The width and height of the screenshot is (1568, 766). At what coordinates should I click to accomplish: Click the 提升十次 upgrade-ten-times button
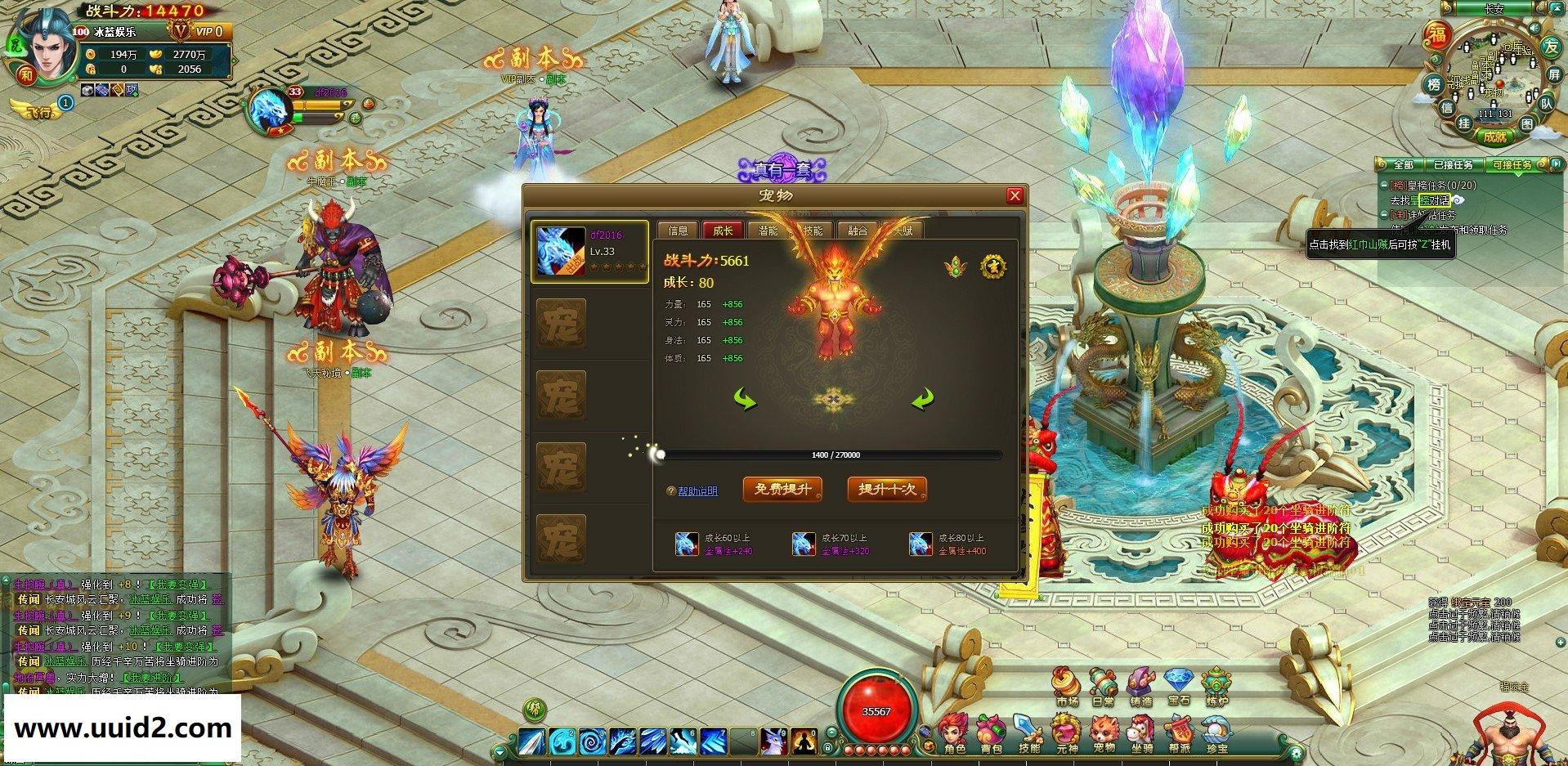[x=887, y=489]
